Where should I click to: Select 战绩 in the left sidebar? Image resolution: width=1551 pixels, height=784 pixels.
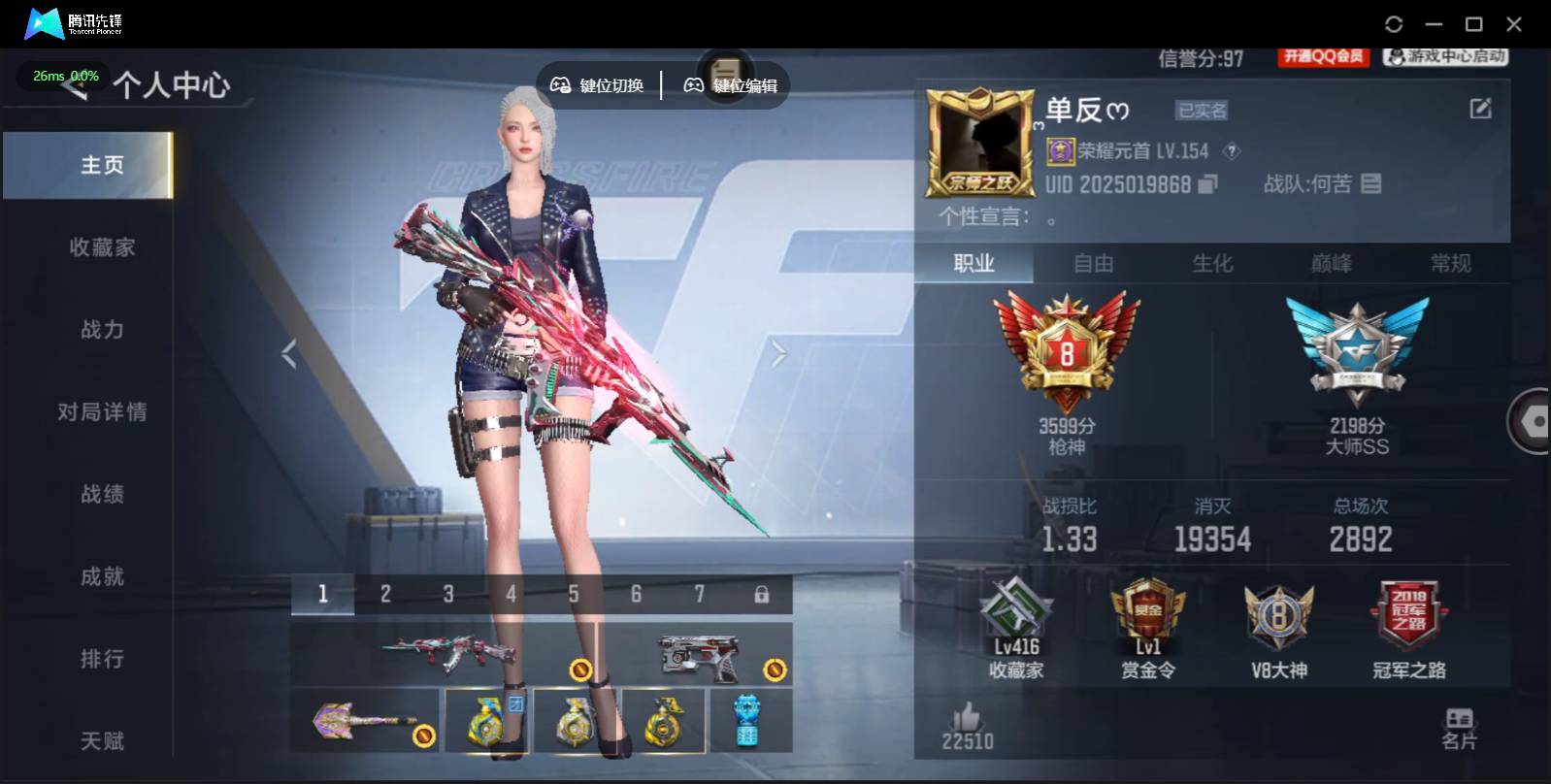pos(104,494)
